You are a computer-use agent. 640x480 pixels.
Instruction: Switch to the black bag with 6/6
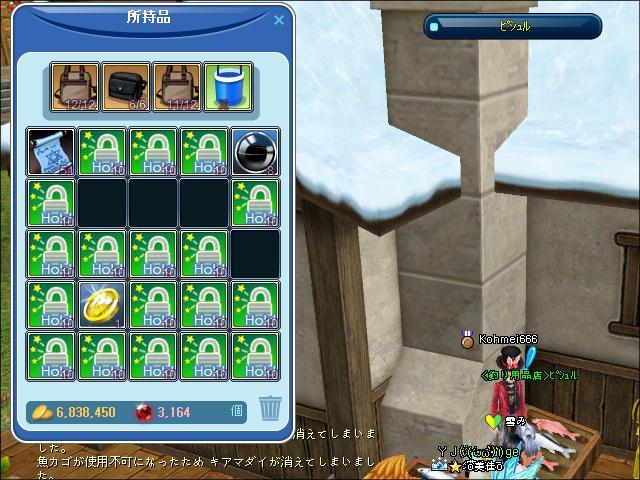tap(128, 88)
